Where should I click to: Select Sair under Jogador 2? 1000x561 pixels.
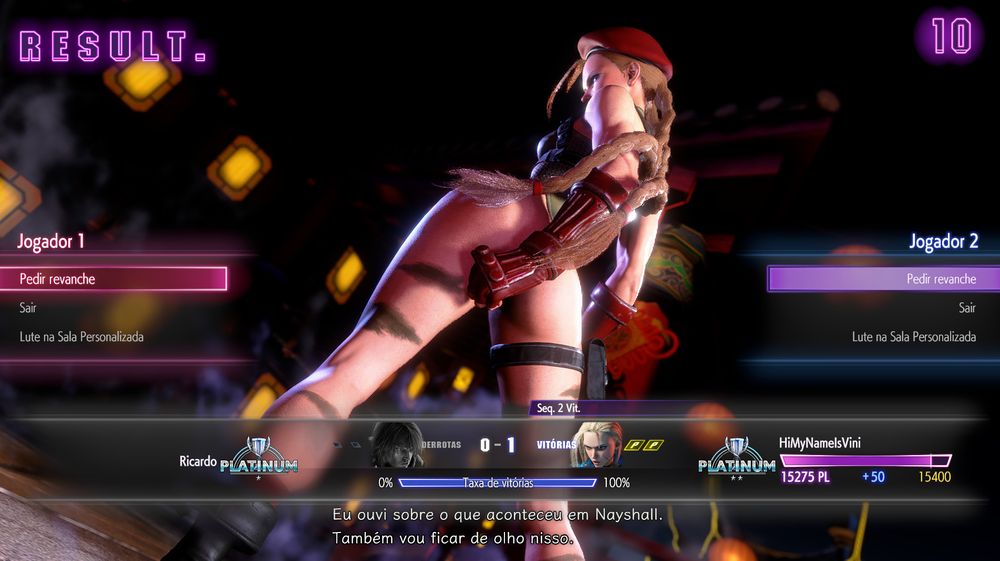click(x=966, y=308)
